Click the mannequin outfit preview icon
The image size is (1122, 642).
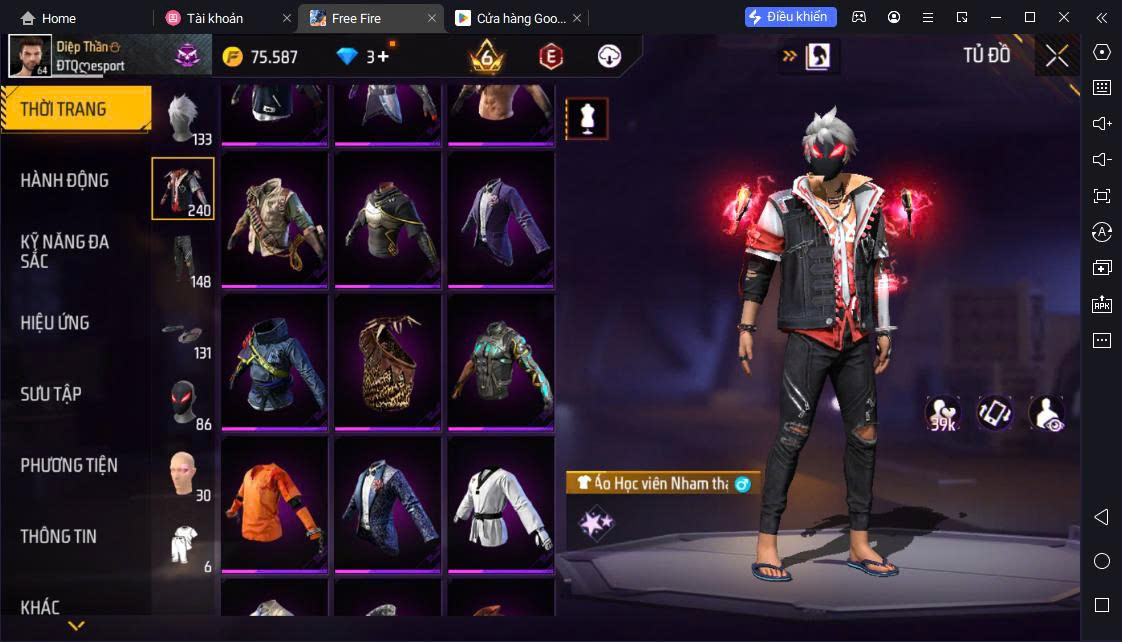click(586, 118)
